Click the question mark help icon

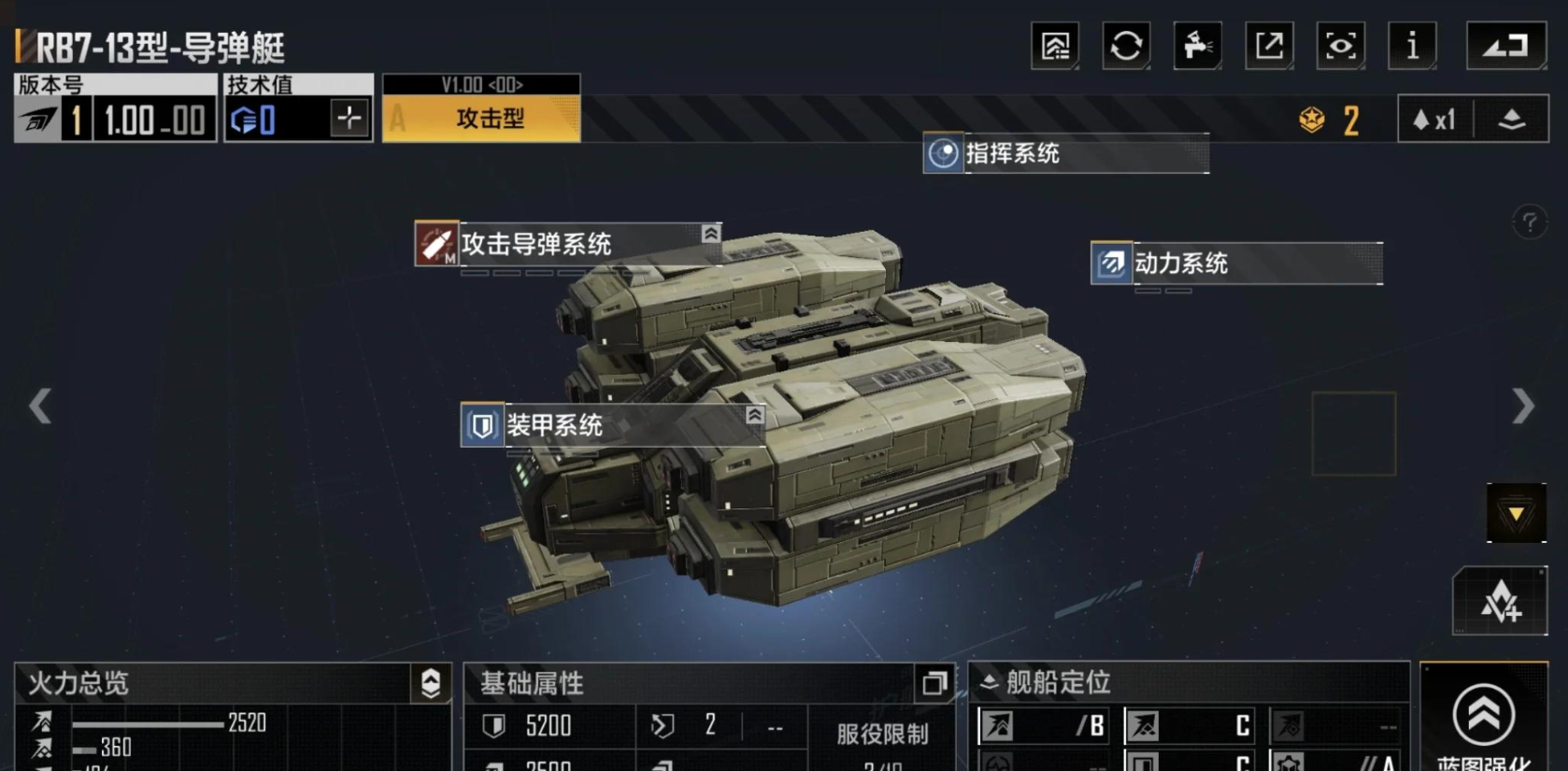(x=1529, y=222)
